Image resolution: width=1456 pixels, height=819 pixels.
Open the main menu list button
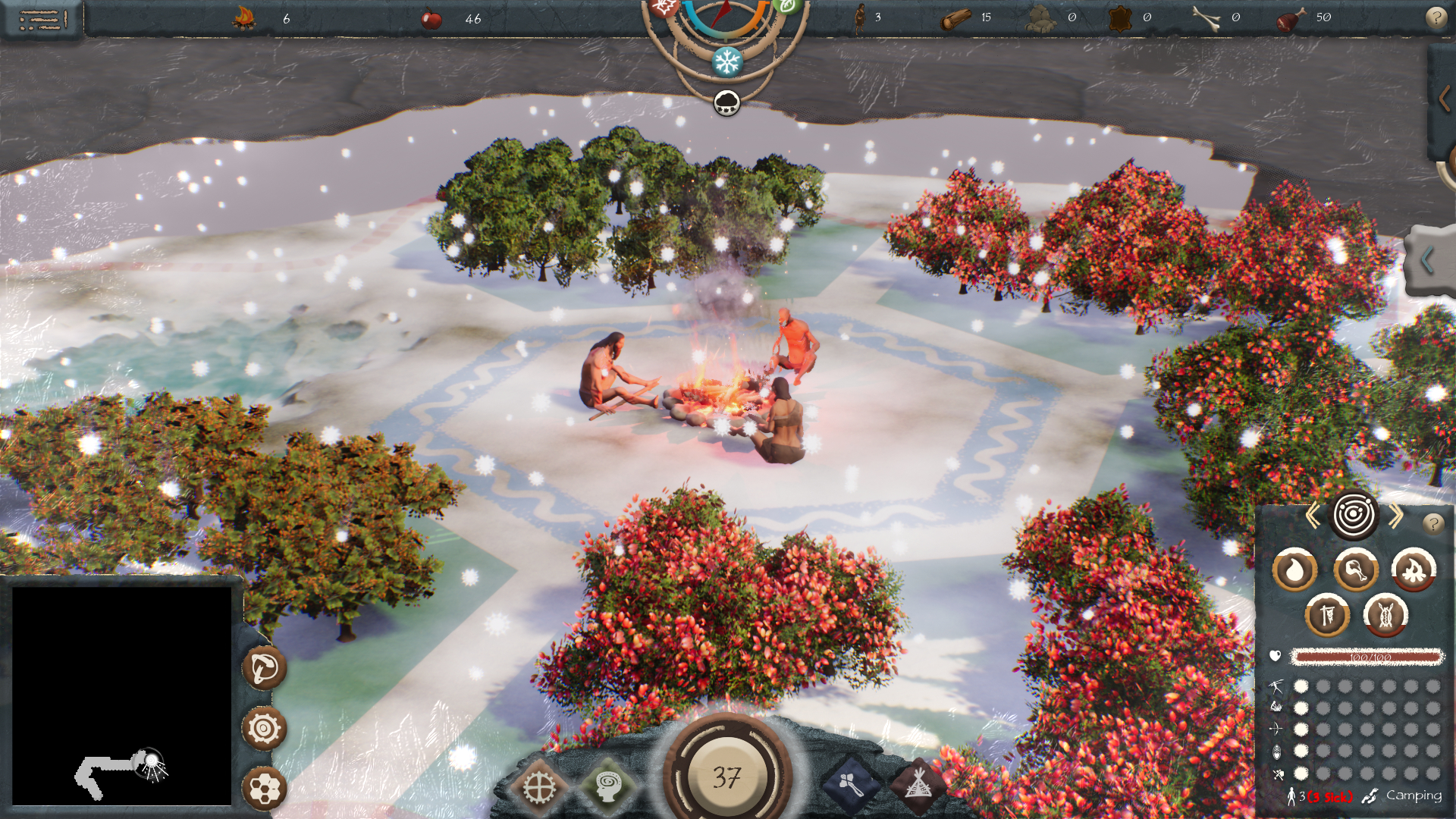click(x=42, y=19)
